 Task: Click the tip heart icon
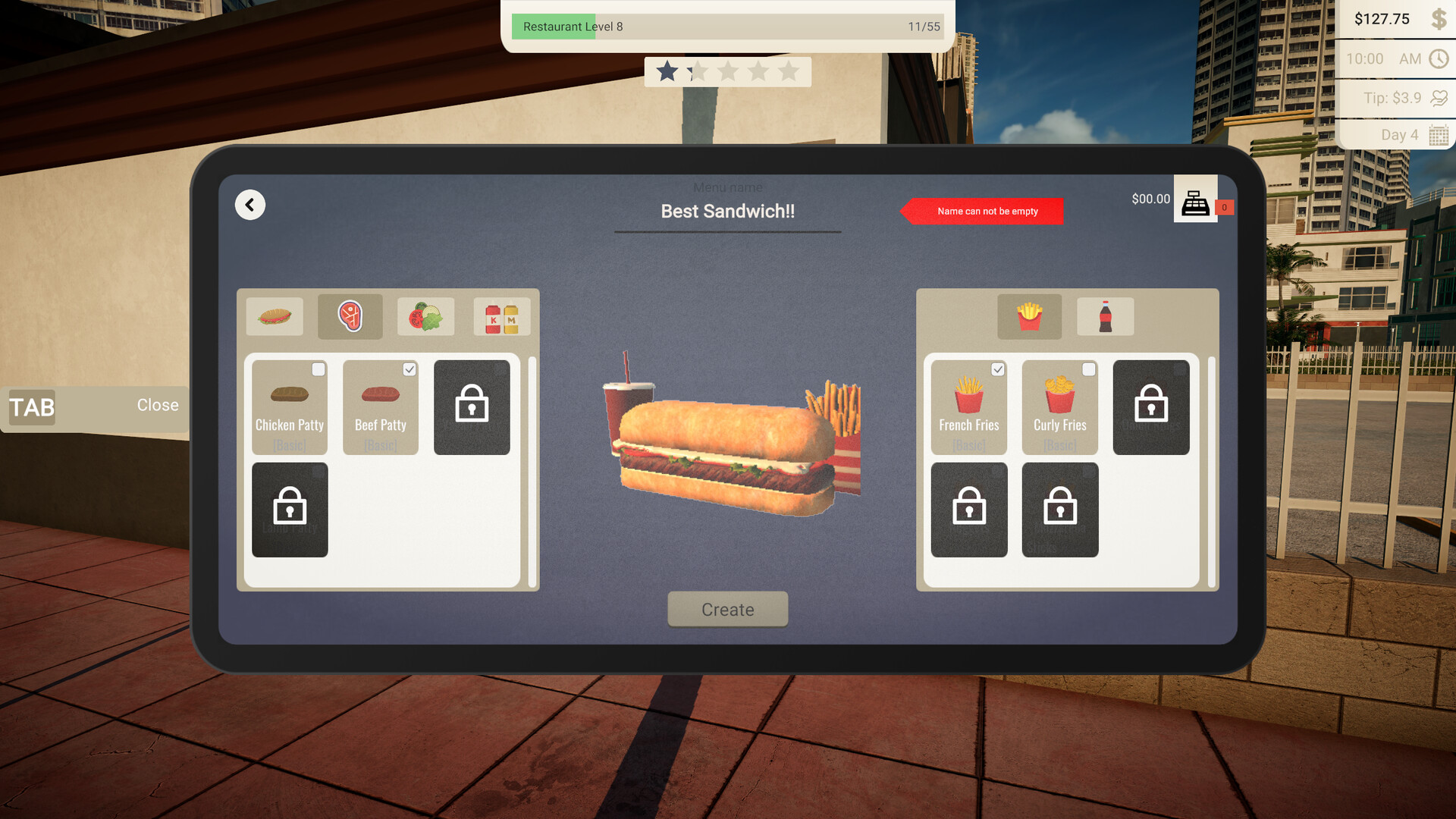pos(1439,97)
